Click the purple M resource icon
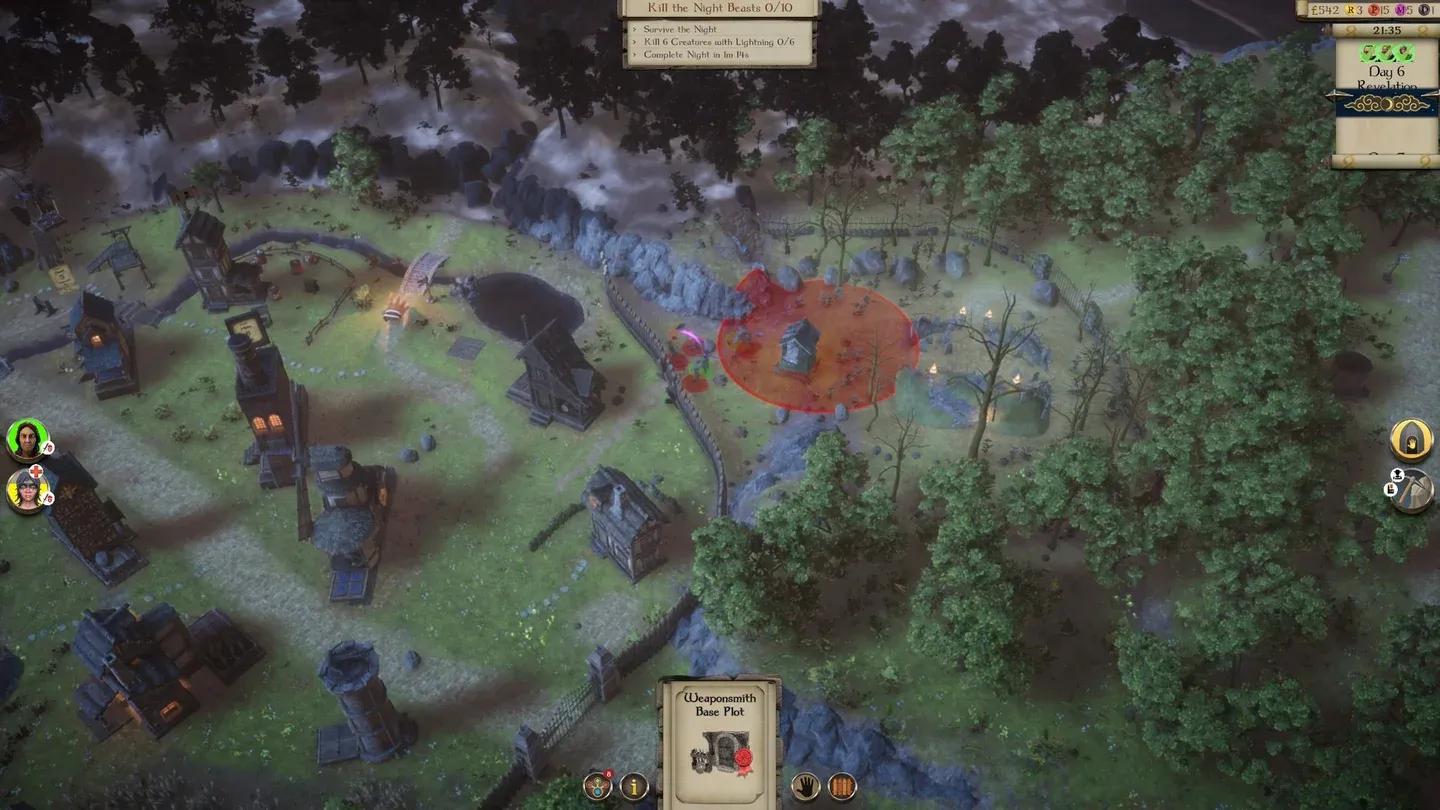1440x810 pixels. click(x=1401, y=9)
